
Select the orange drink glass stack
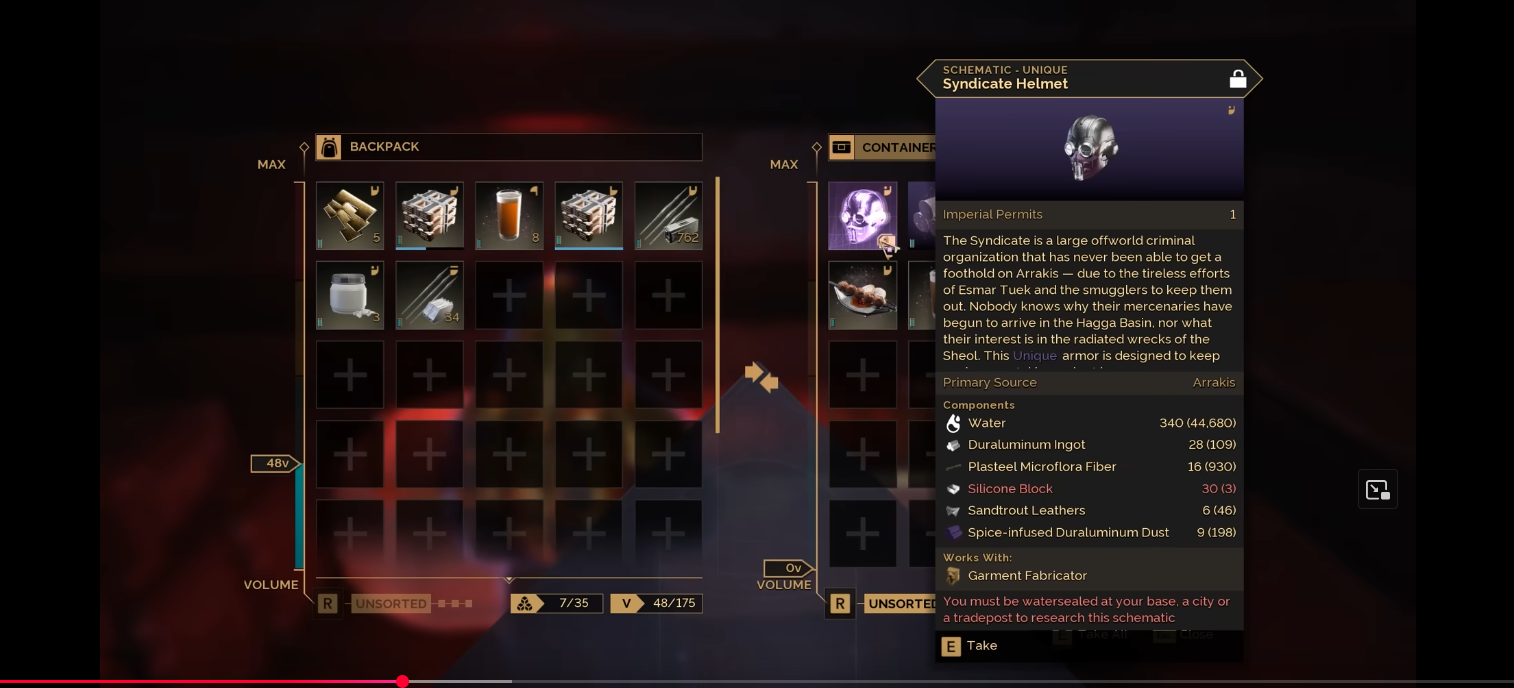509,215
